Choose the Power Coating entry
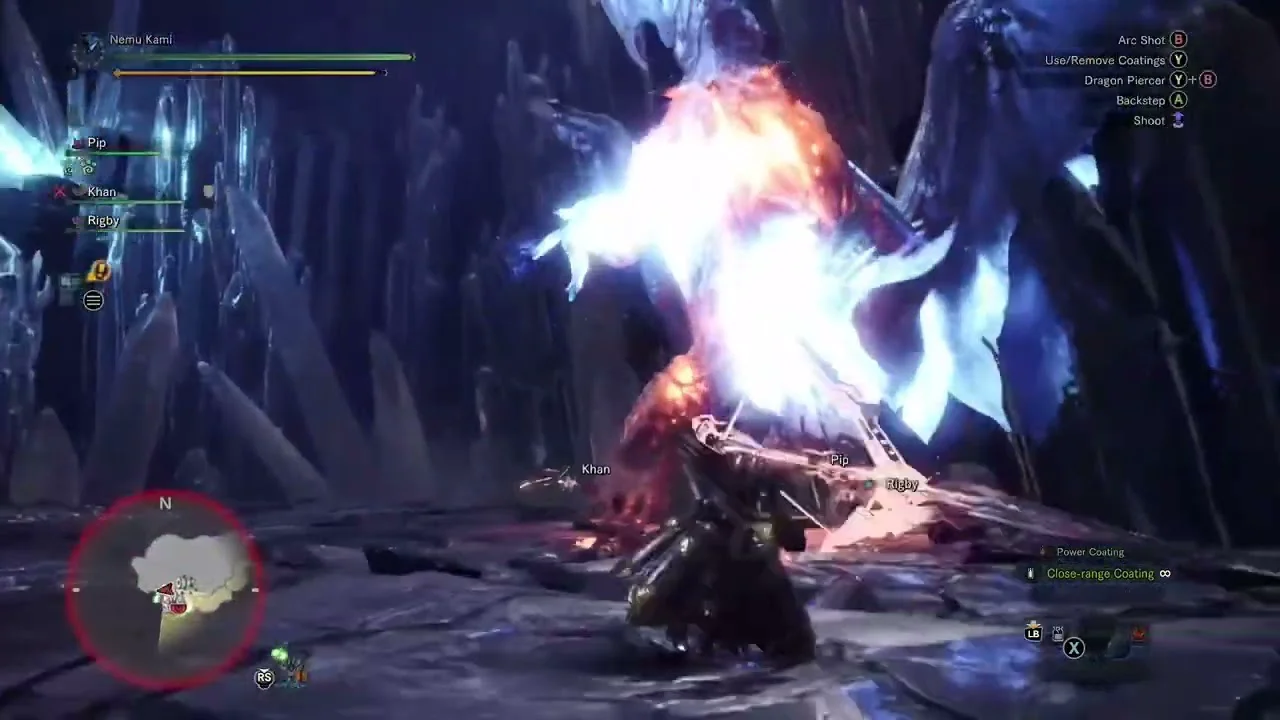 click(x=1090, y=552)
